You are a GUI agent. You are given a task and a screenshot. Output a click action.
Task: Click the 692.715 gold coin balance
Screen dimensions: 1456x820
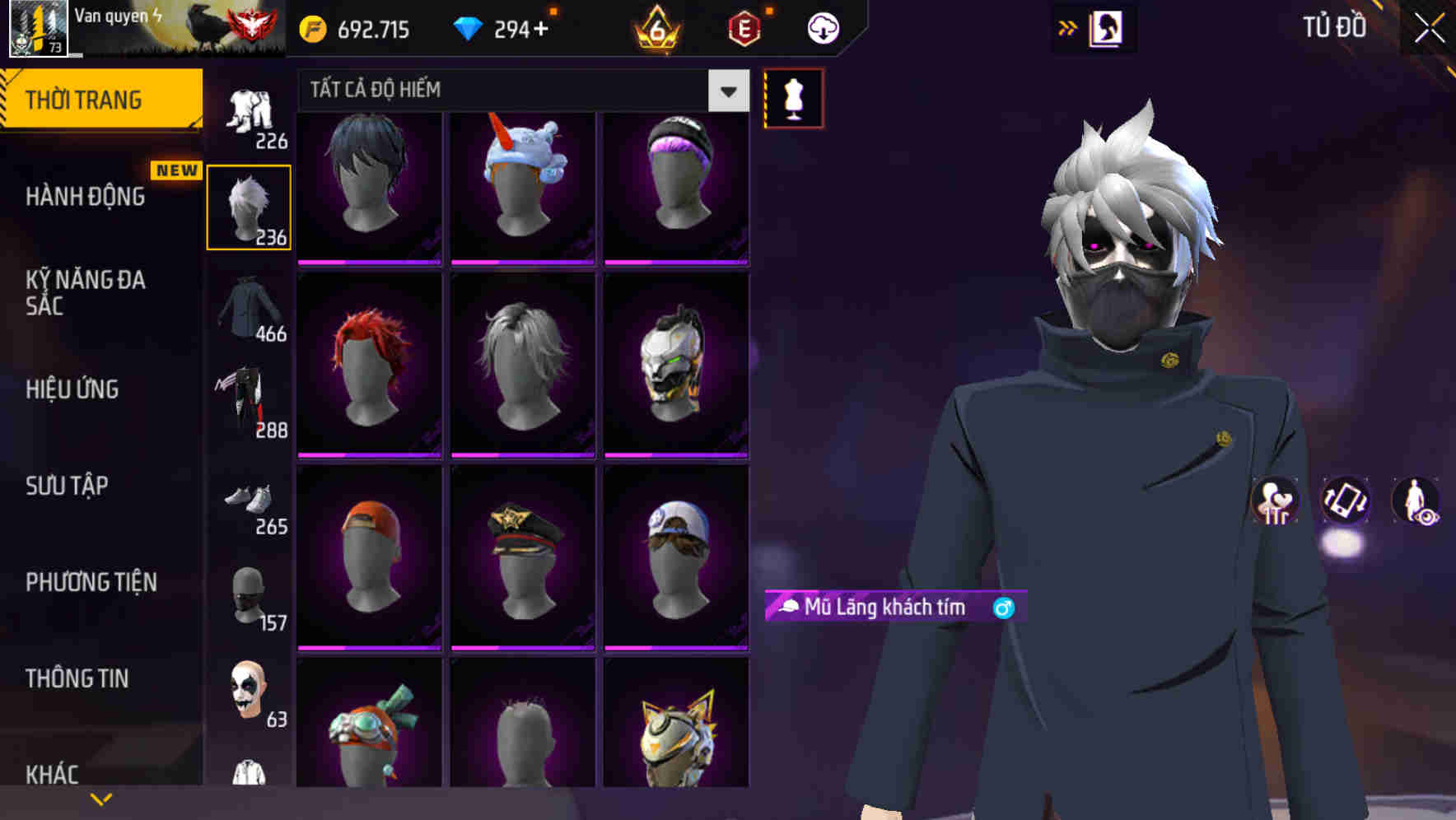tap(354, 29)
